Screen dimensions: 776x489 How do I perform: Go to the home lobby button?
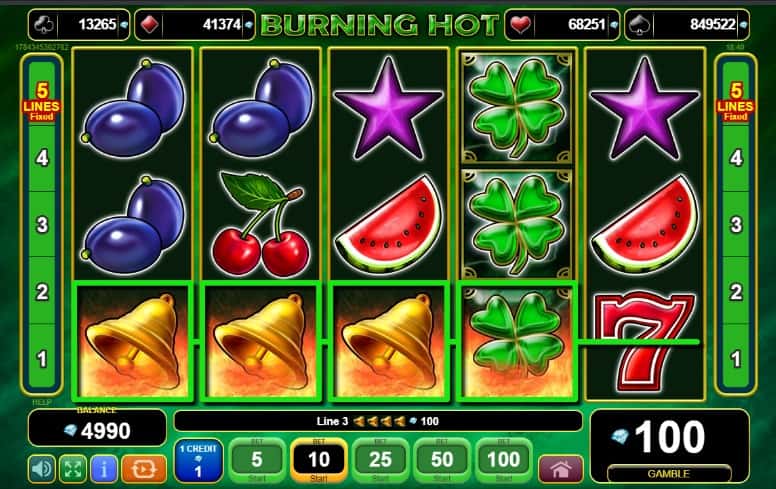pyautogui.click(x=561, y=468)
